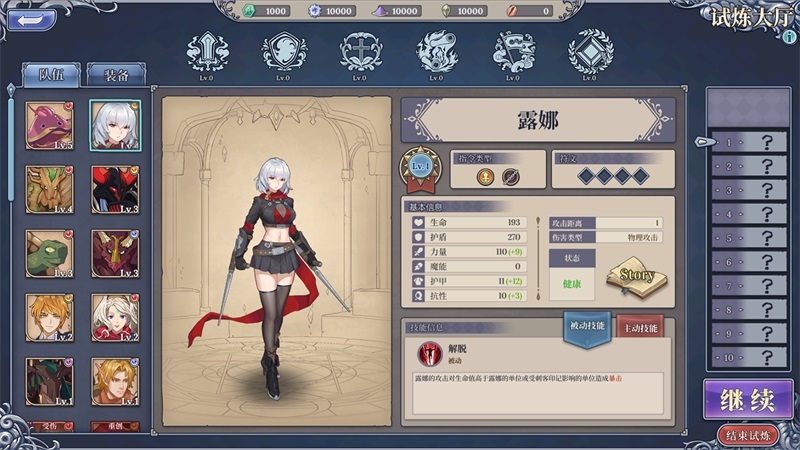Show the 被动技能 passive skills tab

pos(588,329)
